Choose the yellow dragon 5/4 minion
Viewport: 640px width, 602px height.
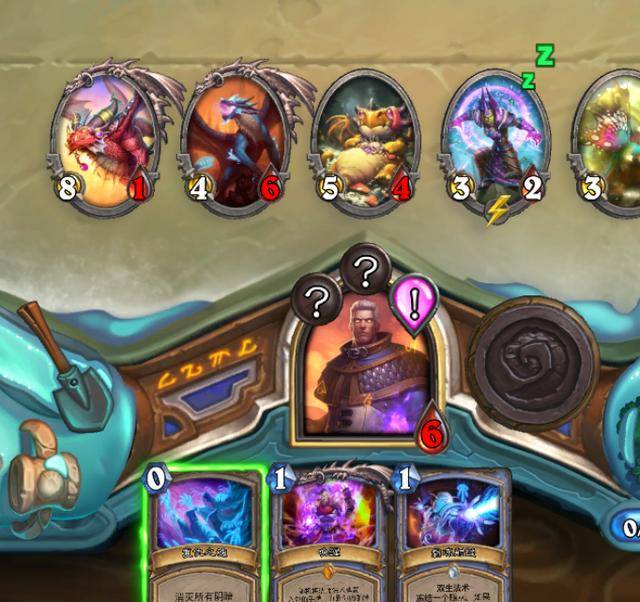click(x=363, y=140)
